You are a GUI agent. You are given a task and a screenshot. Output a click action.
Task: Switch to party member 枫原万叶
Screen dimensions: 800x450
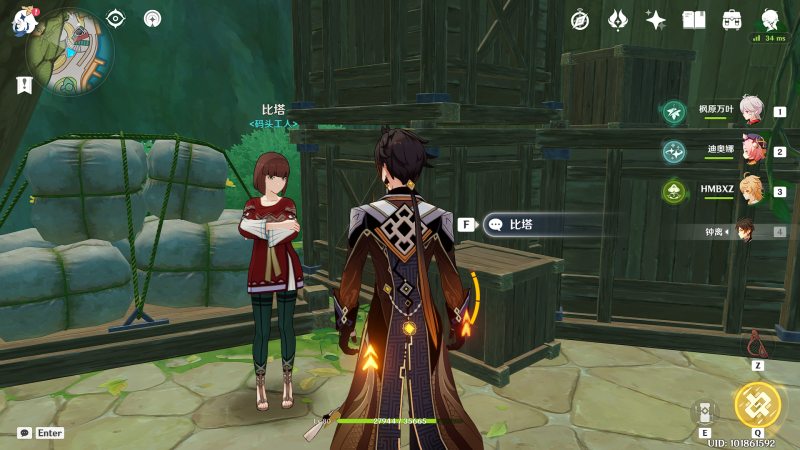pyautogui.click(x=752, y=111)
